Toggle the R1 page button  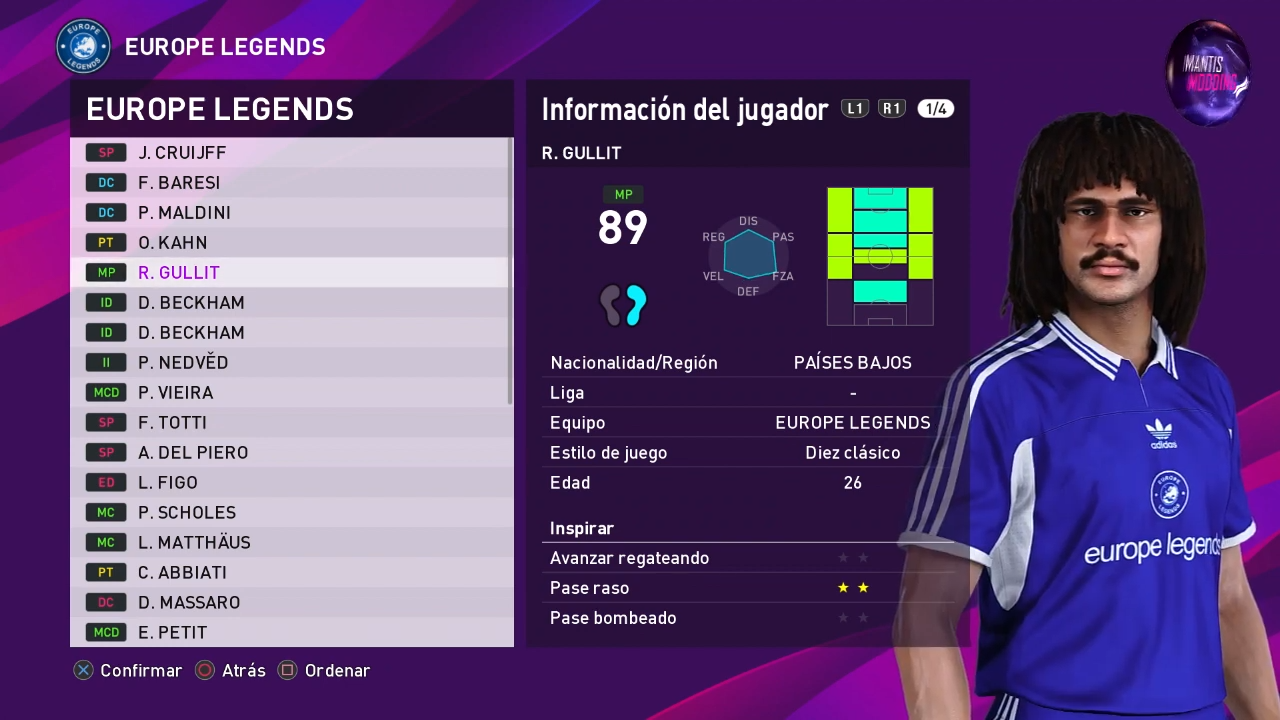coord(892,108)
